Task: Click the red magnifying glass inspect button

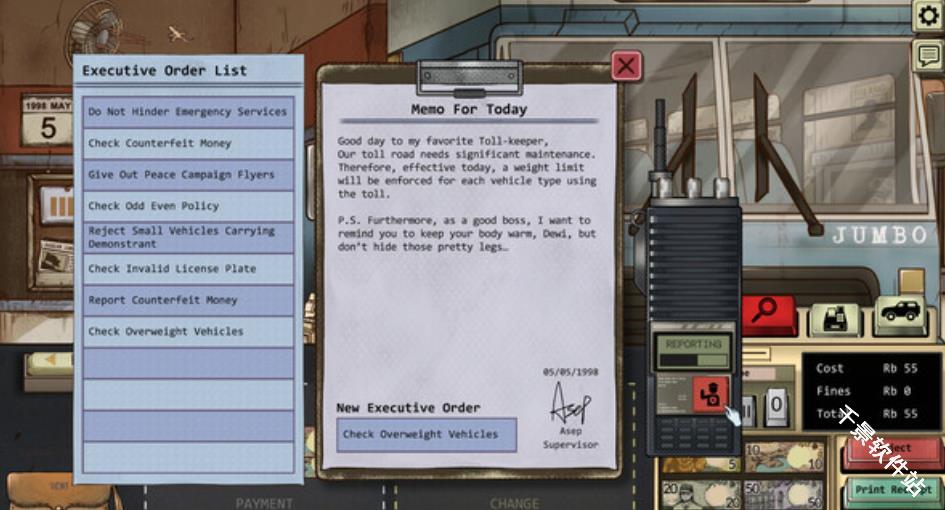Action: [768, 314]
